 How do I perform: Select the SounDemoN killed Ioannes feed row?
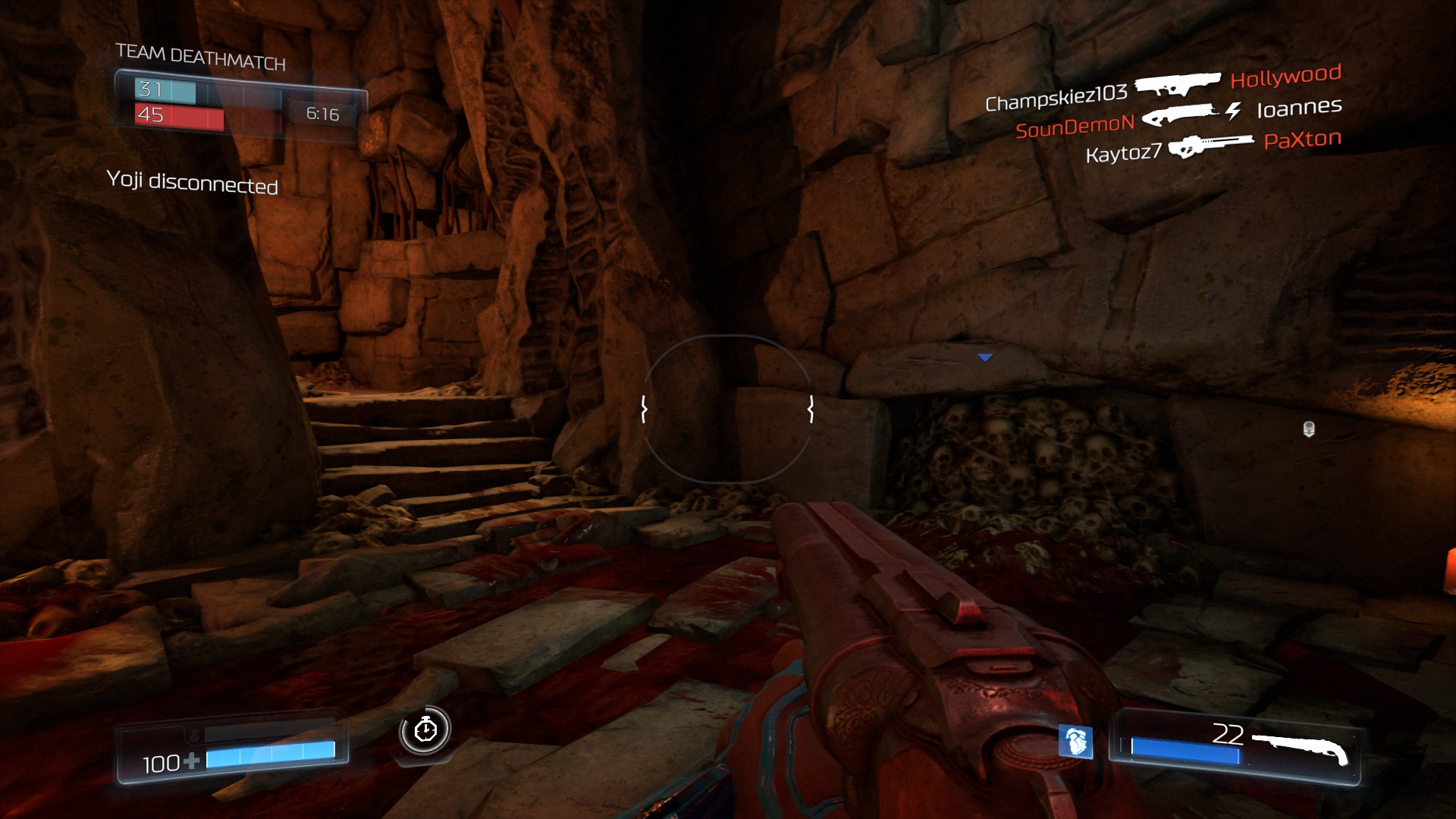pos(1178,117)
